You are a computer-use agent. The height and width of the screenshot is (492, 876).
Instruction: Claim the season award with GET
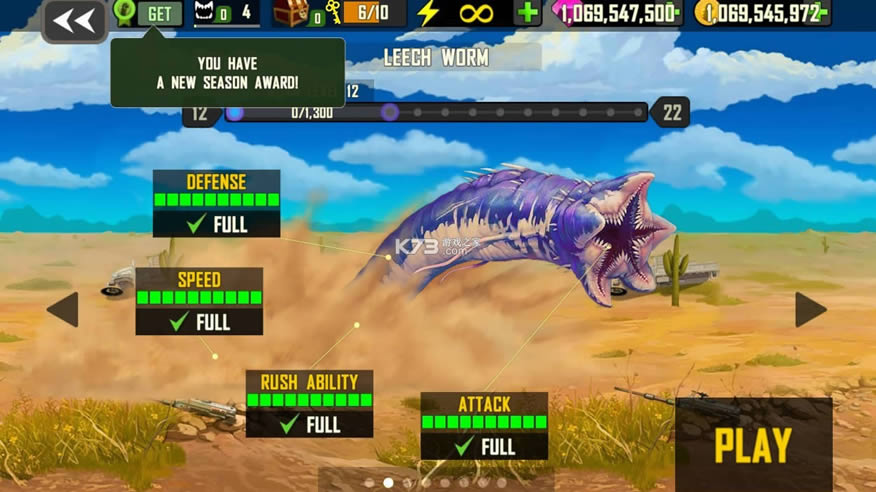[159, 14]
